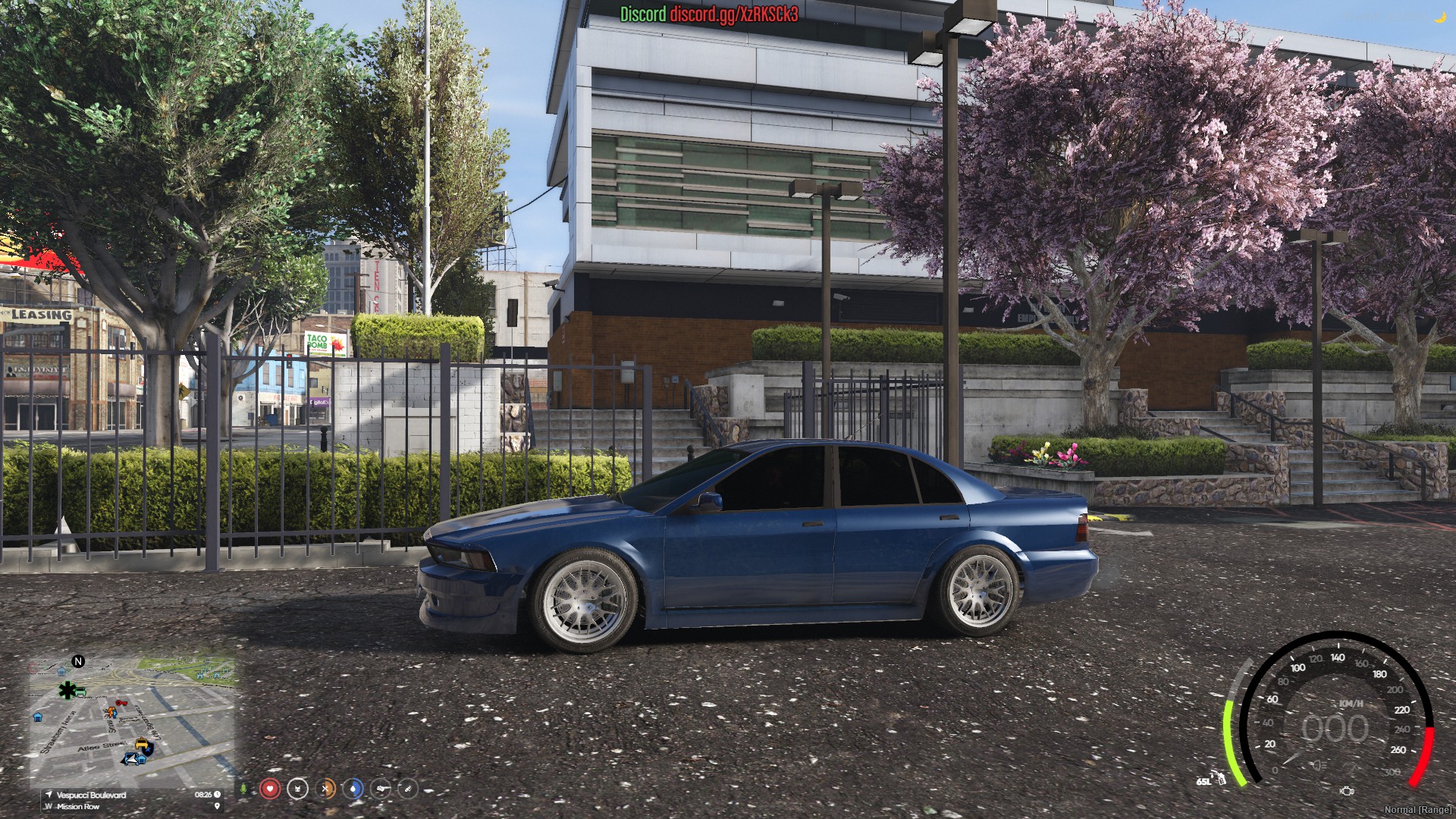This screenshot has width=1456, height=819.
Task: Click the Vespucci Boulevard street label
Action: tap(91, 795)
